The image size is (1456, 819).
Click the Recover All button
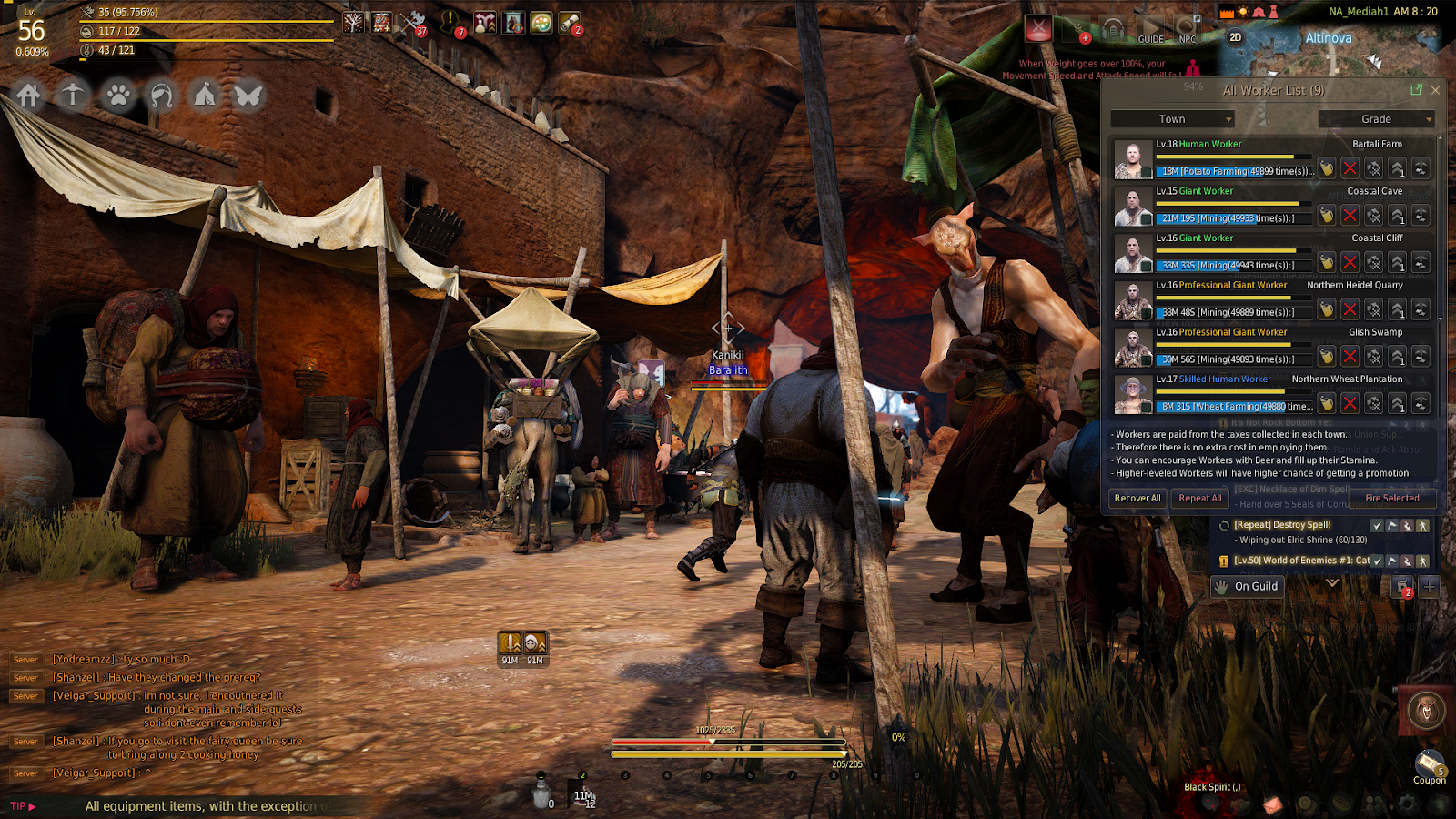1137,499
